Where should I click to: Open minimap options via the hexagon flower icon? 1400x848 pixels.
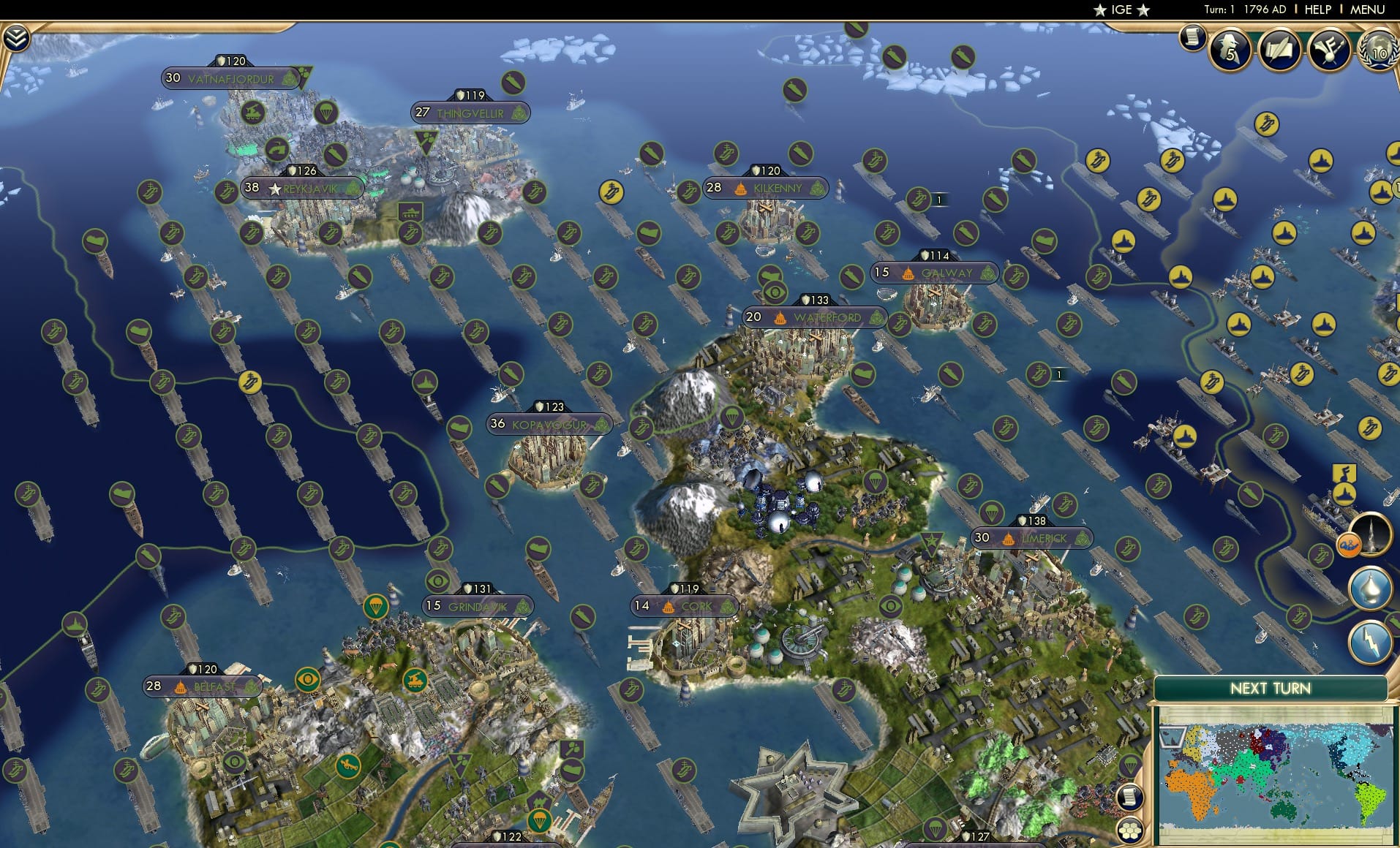[x=1129, y=830]
